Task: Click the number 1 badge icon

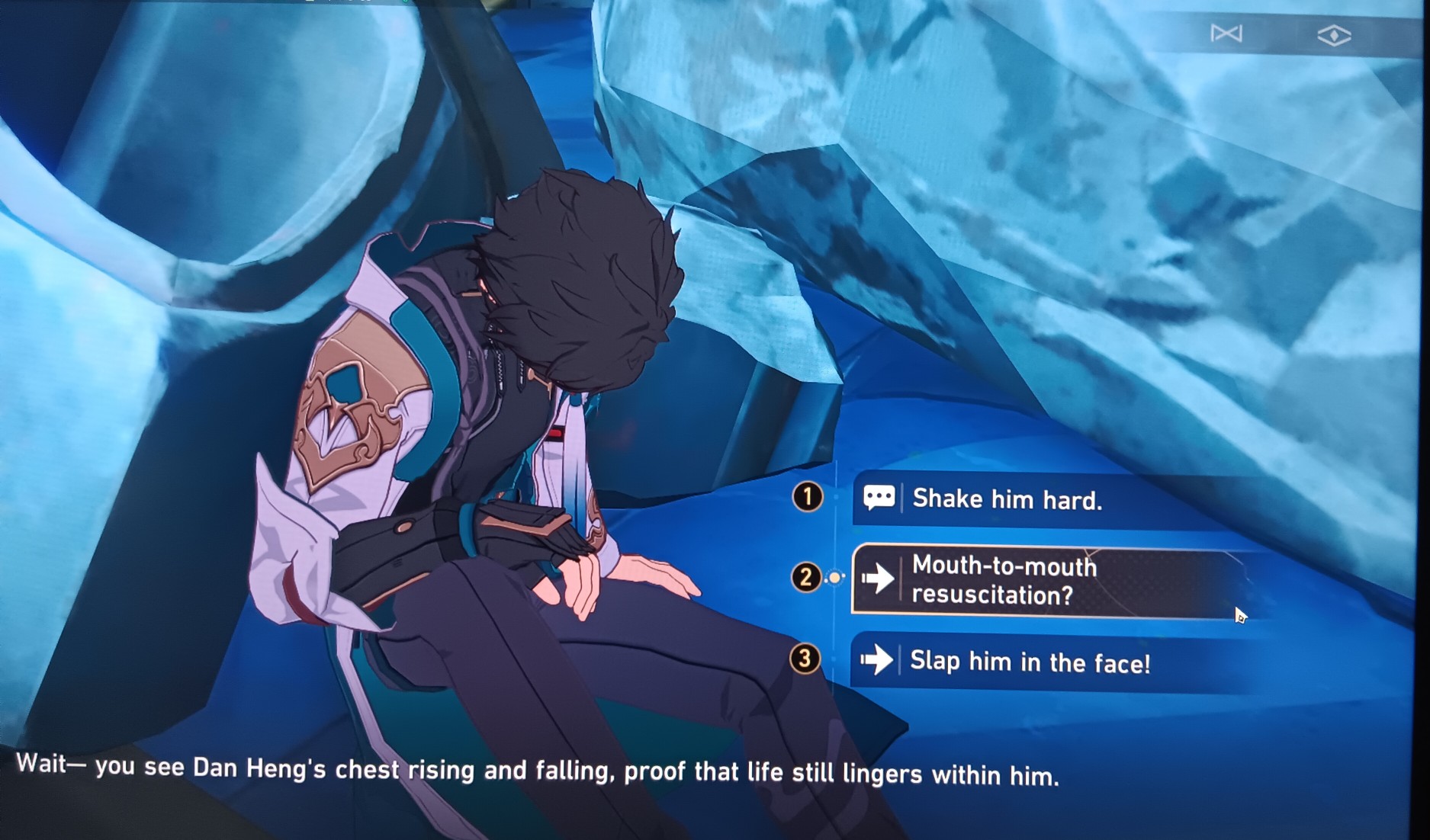Action: [x=808, y=496]
